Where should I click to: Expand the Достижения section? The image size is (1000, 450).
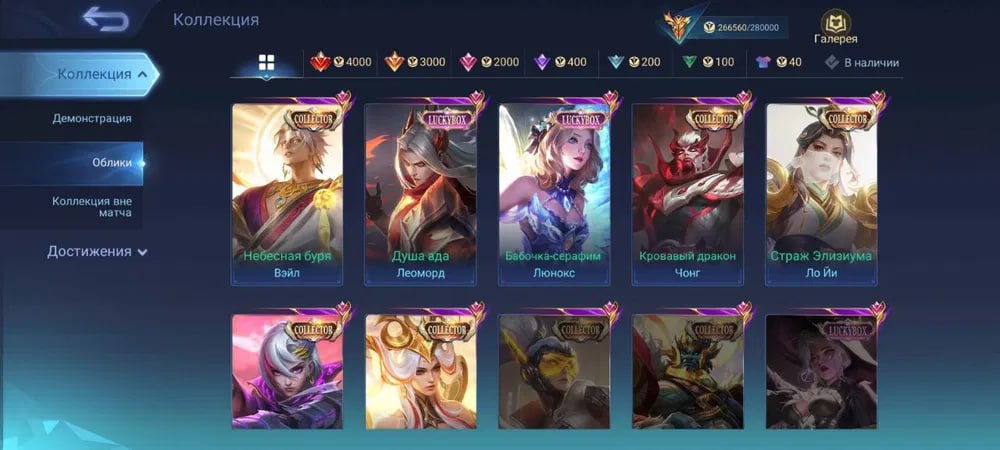(97, 252)
